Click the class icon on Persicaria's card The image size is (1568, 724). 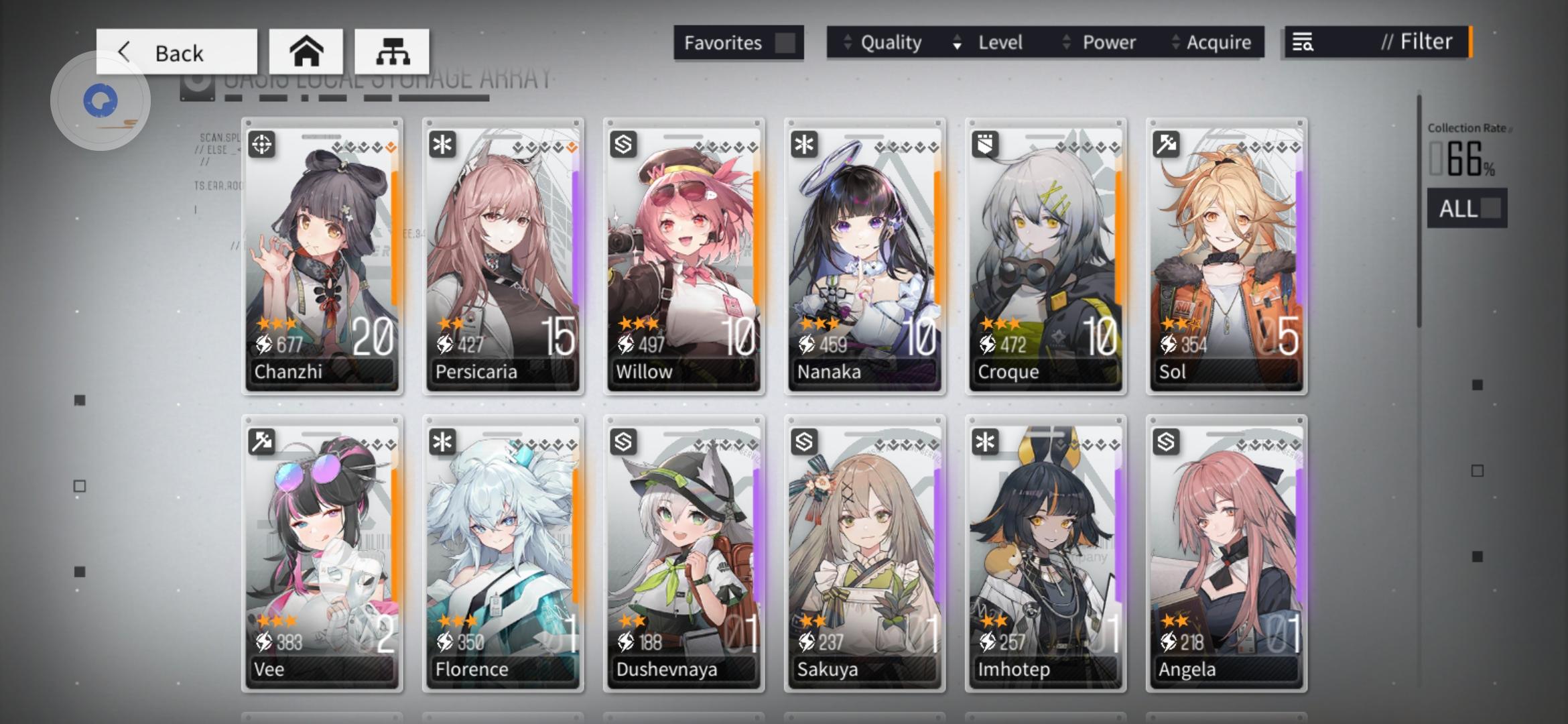click(x=443, y=144)
